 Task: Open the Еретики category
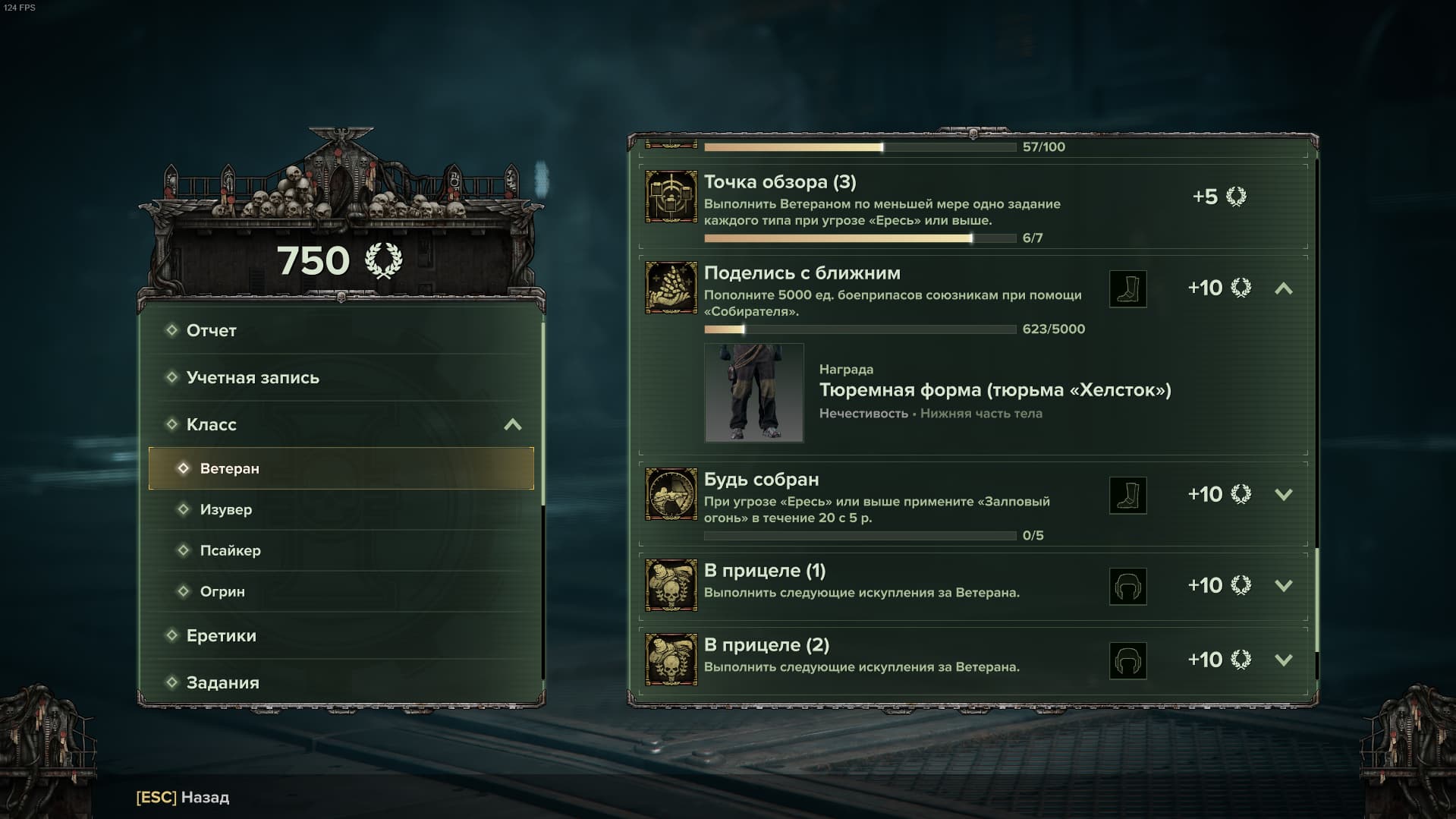pos(221,635)
